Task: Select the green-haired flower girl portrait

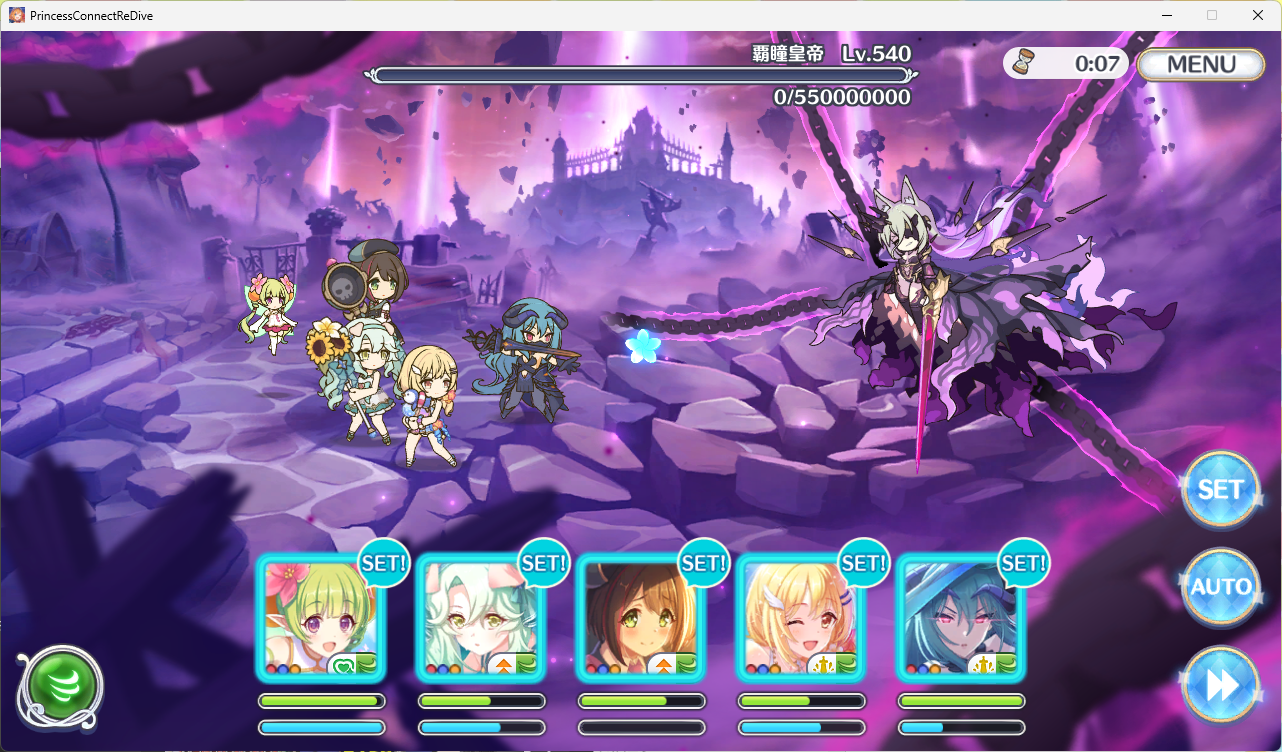Action: click(321, 618)
